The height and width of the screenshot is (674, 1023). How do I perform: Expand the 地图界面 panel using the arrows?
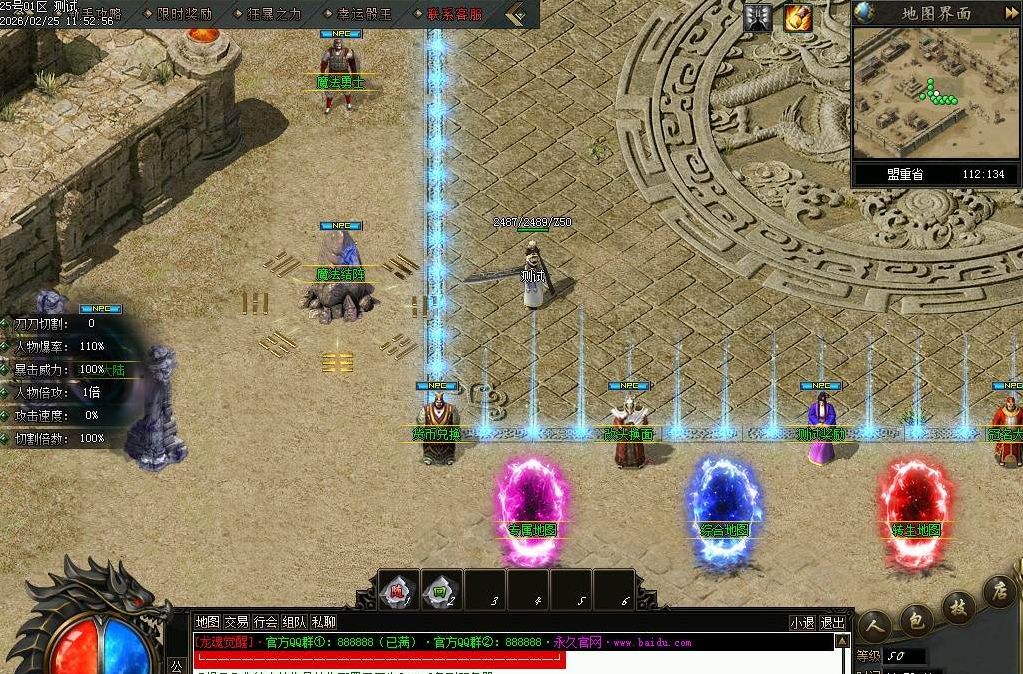click(x=1011, y=13)
